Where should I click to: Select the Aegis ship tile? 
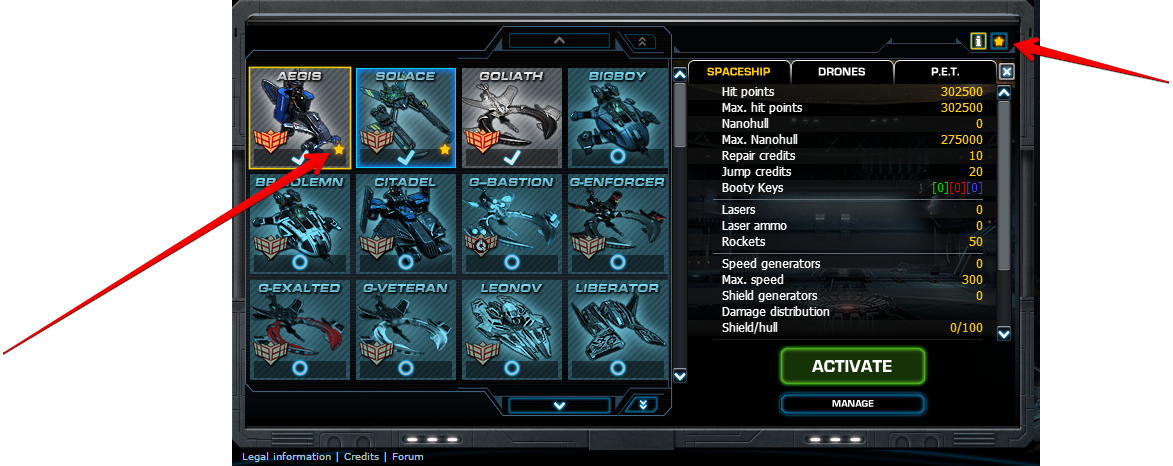click(299, 118)
